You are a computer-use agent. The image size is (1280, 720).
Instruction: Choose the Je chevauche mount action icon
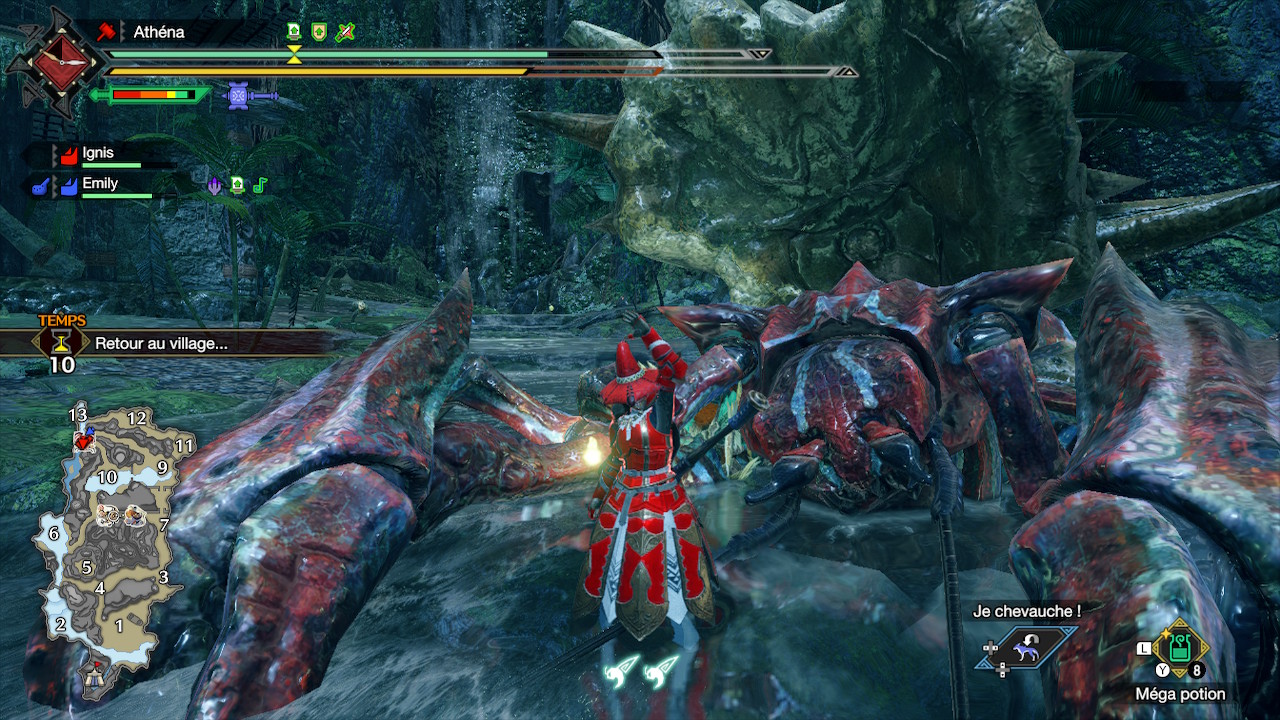1027,648
